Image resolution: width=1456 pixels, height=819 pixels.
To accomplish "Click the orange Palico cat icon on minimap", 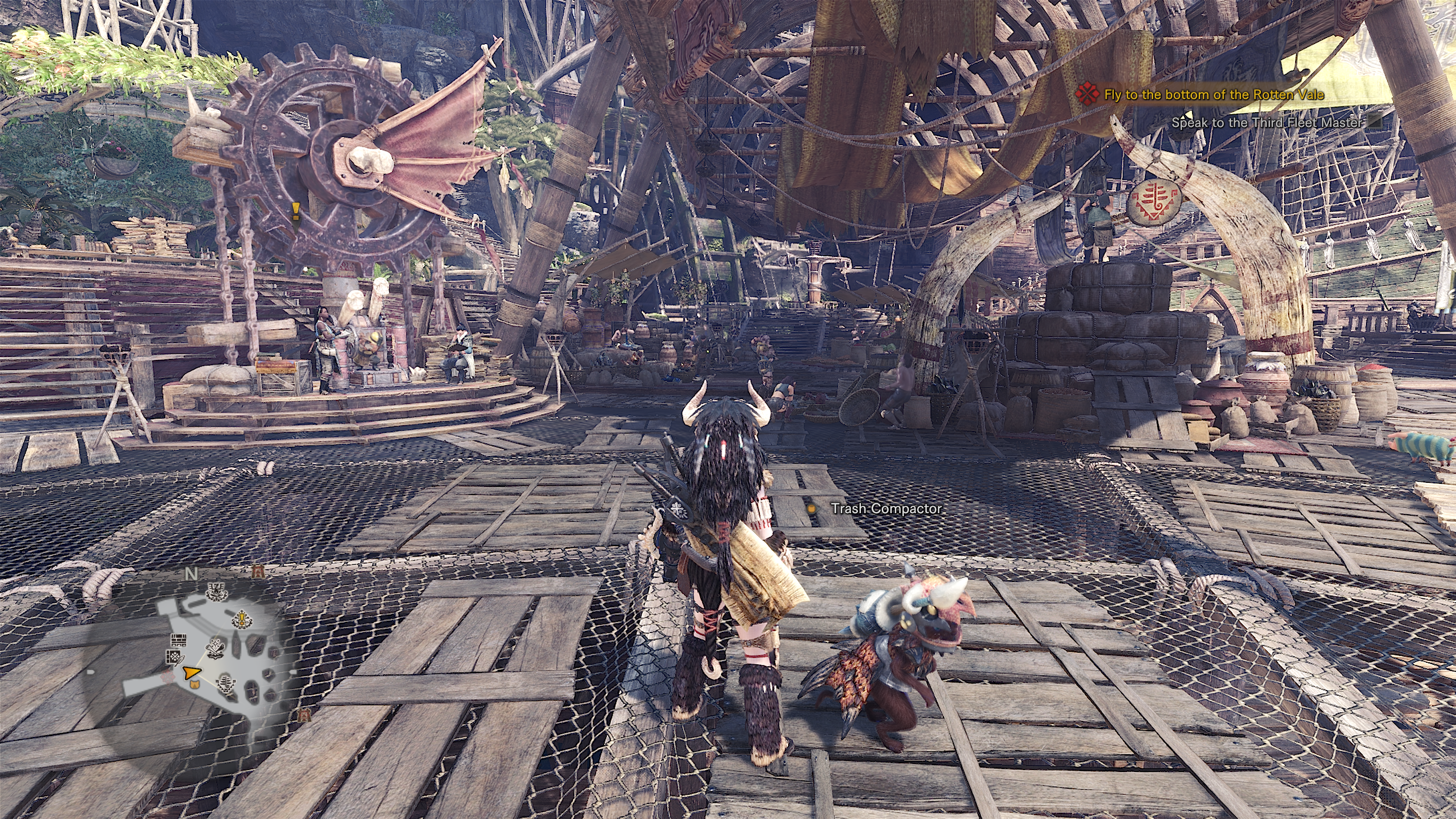I will (x=196, y=685).
